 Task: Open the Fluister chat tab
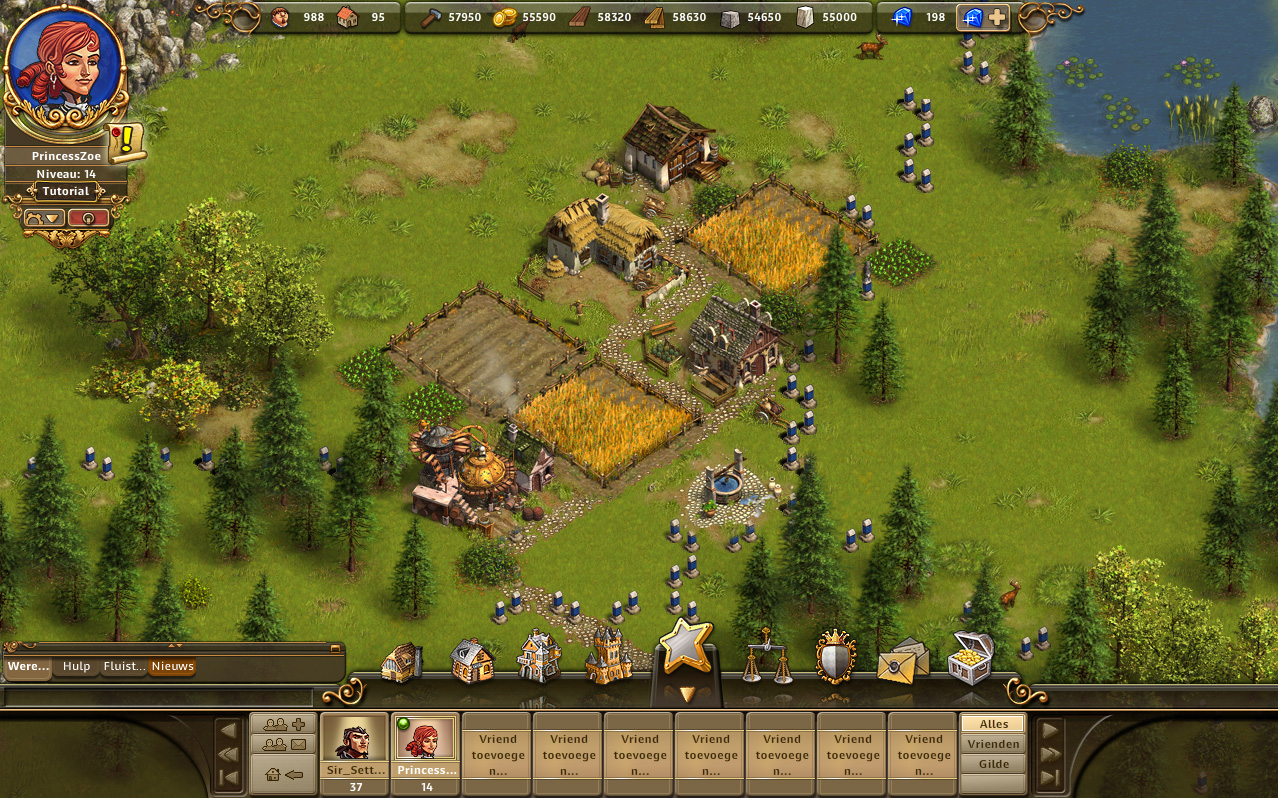tap(124, 667)
